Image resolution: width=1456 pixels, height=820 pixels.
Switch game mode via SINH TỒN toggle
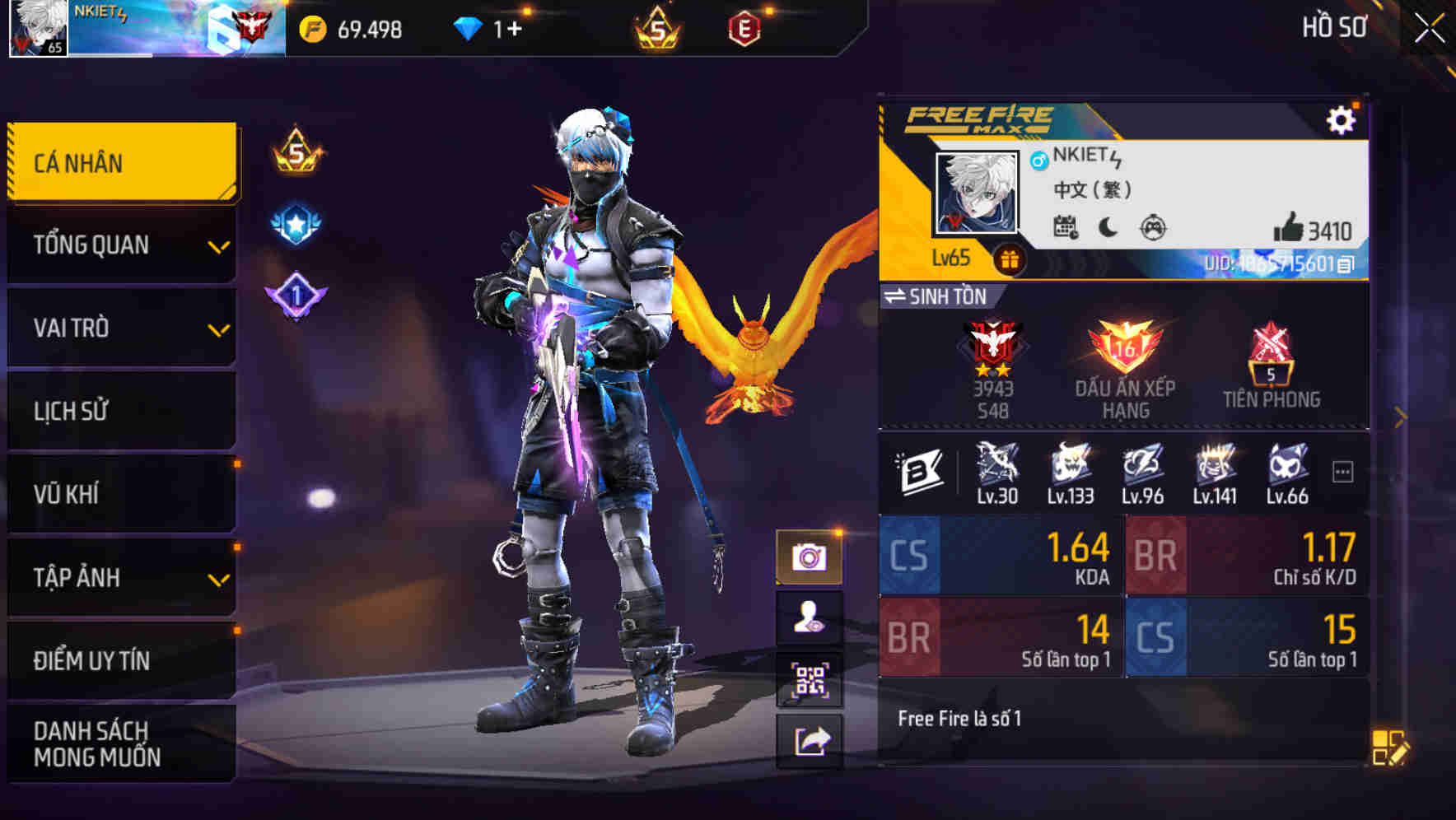coord(936,297)
